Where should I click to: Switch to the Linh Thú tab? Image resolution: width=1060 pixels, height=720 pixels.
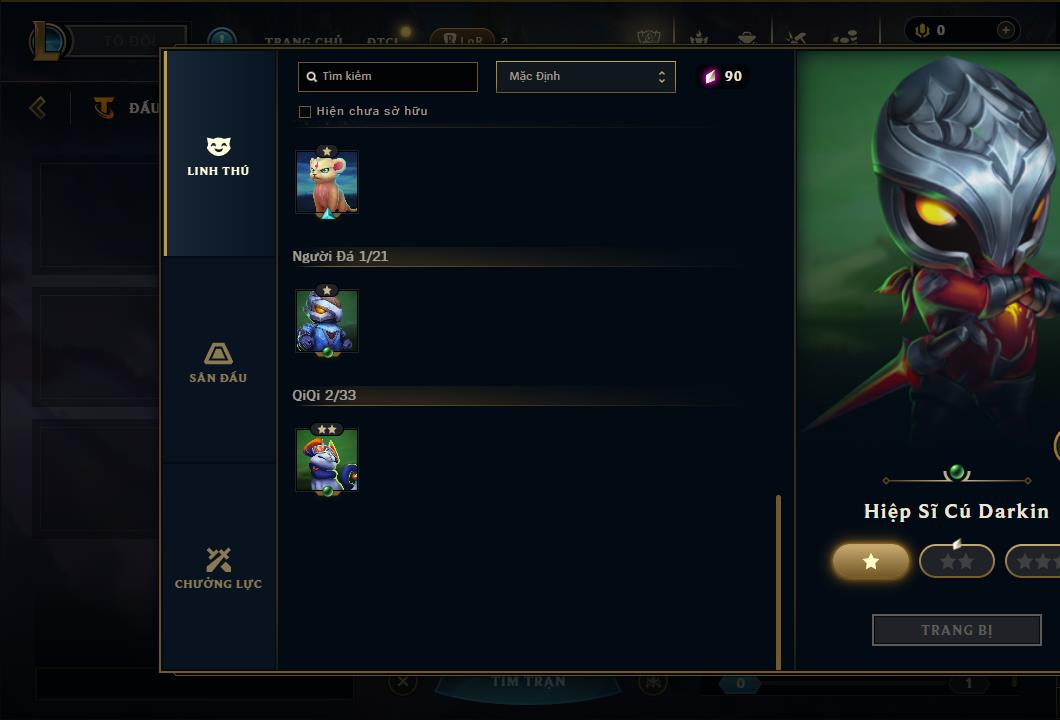coord(218,157)
